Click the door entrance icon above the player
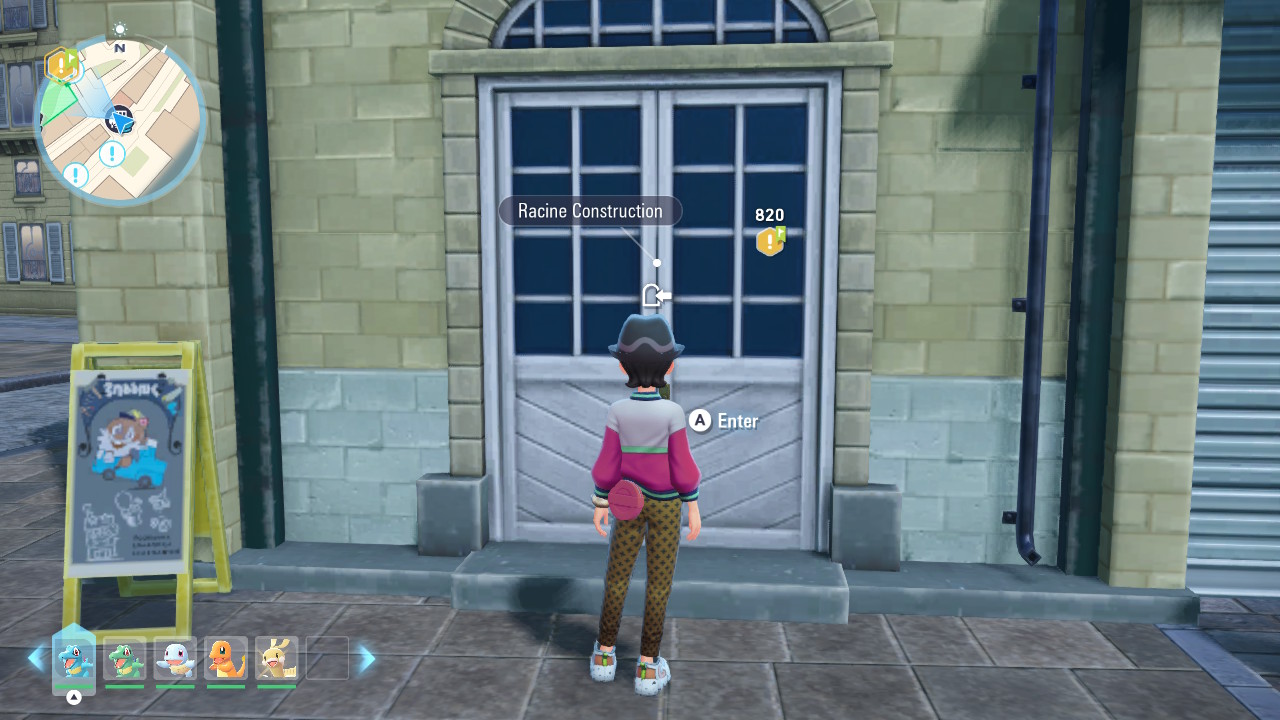1280x720 pixels. (x=654, y=295)
